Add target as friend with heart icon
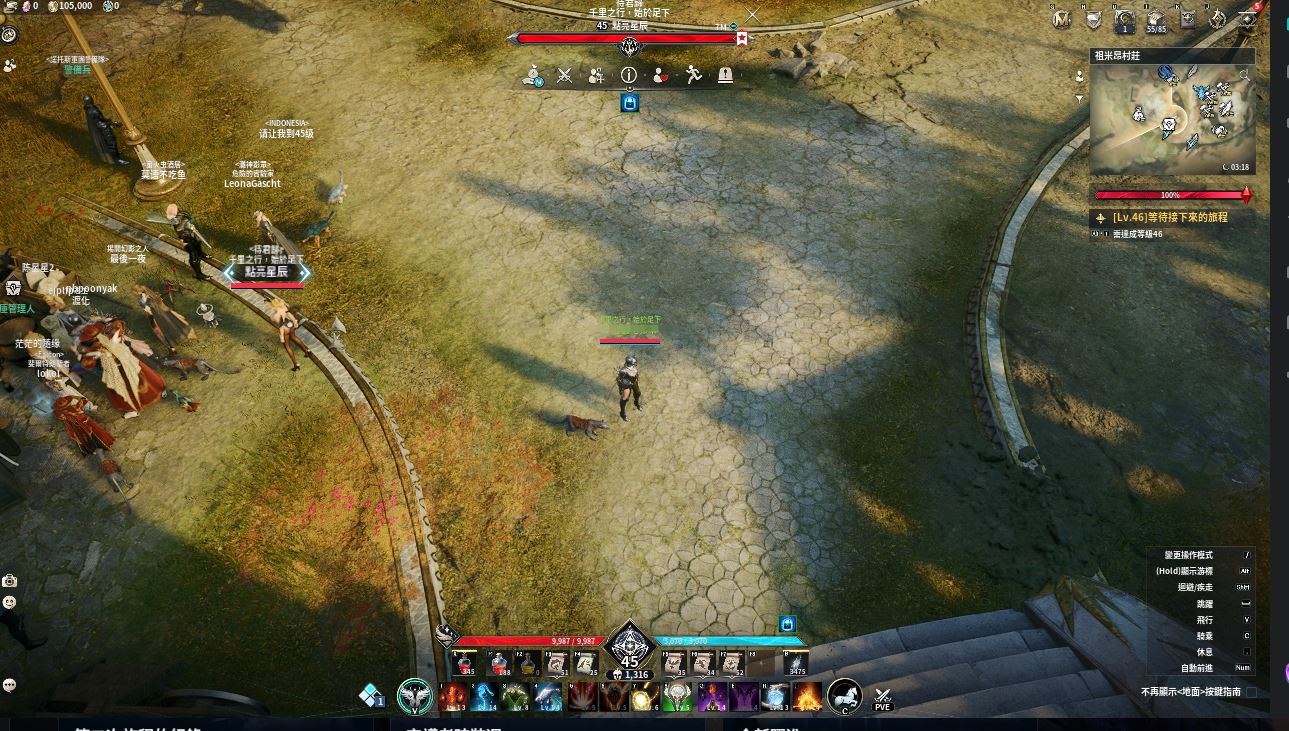1289x731 pixels. pos(661,75)
